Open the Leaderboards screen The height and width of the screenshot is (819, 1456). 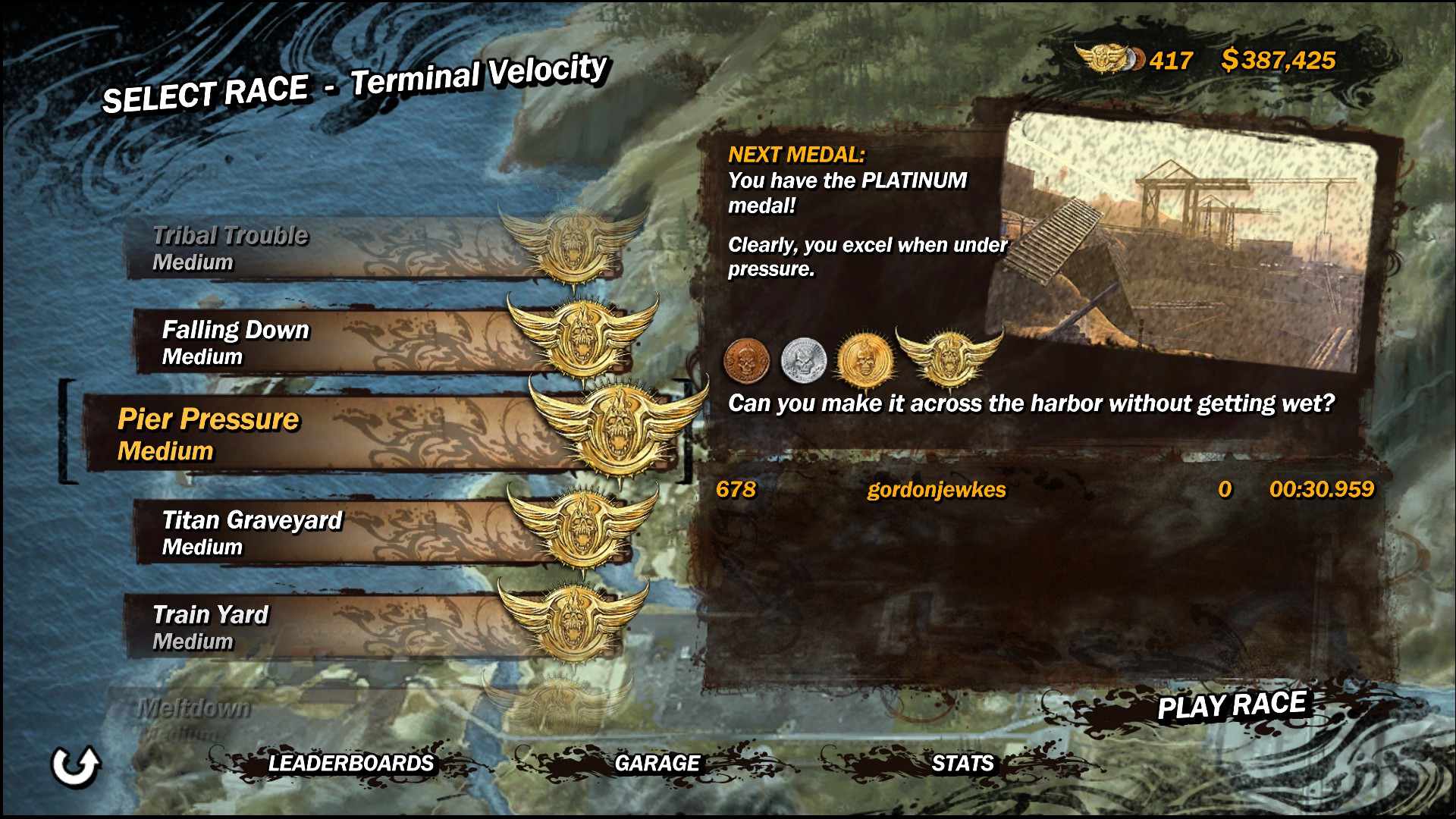pyautogui.click(x=350, y=763)
